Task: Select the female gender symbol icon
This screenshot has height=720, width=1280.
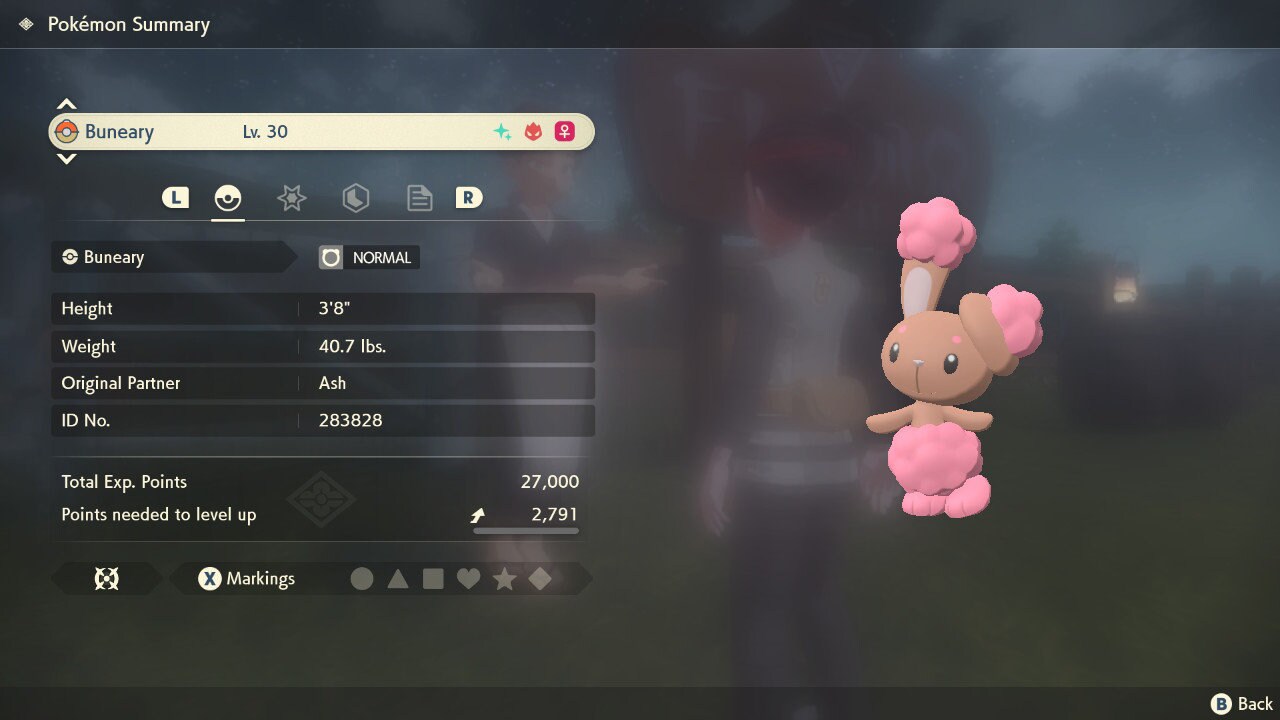Action: pyautogui.click(x=564, y=131)
